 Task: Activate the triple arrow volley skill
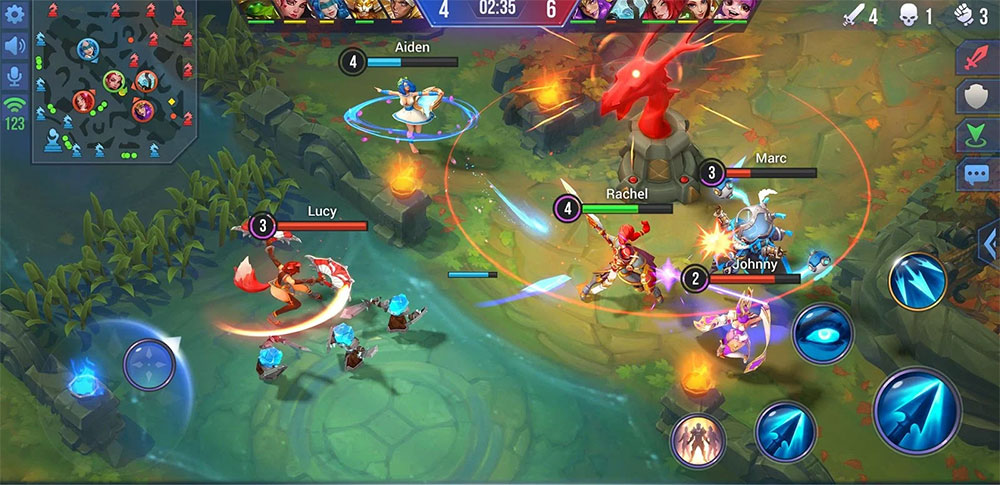pyautogui.click(x=917, y=280)
